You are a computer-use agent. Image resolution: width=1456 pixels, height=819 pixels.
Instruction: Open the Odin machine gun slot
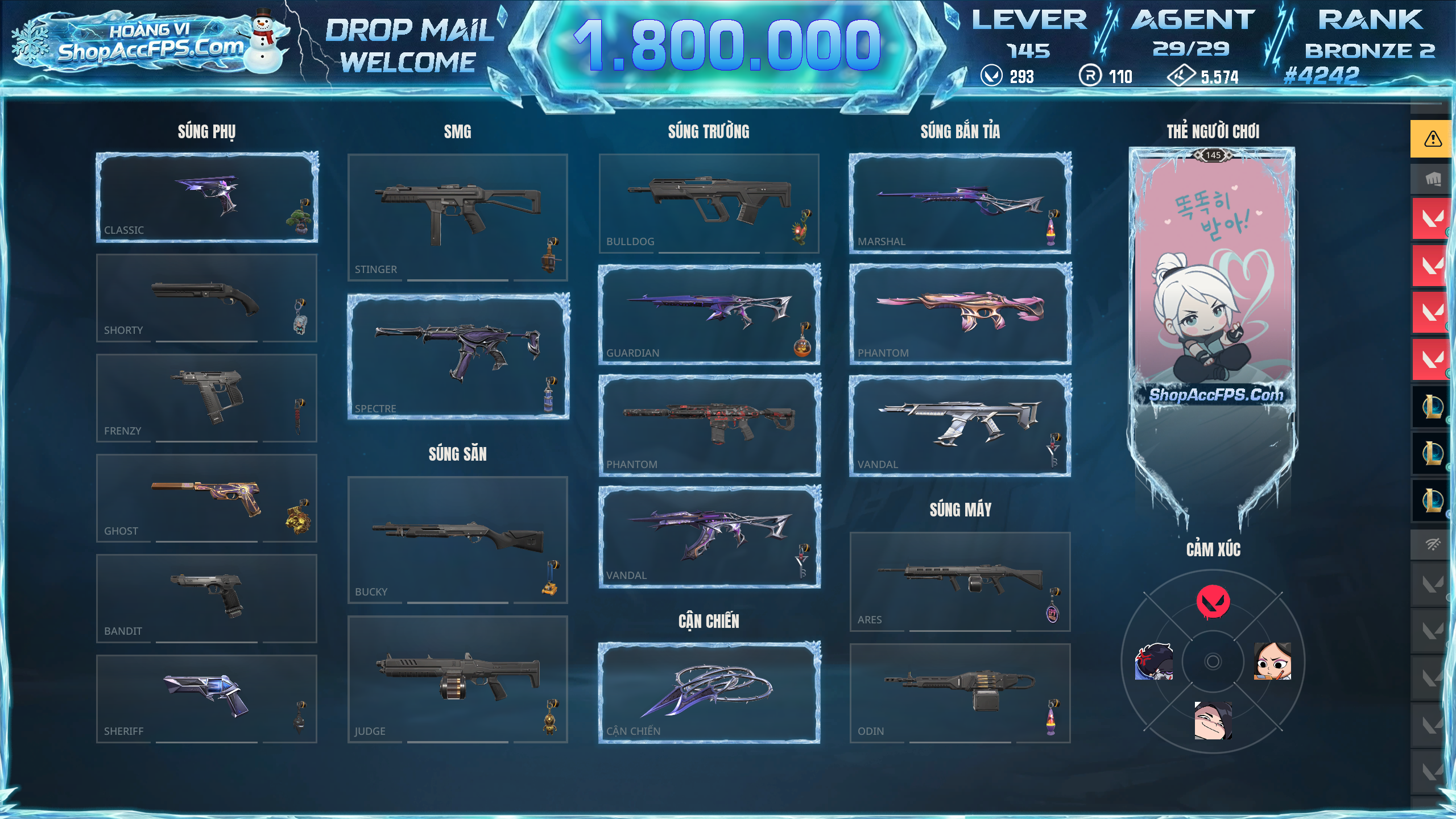tap(960, 692)
